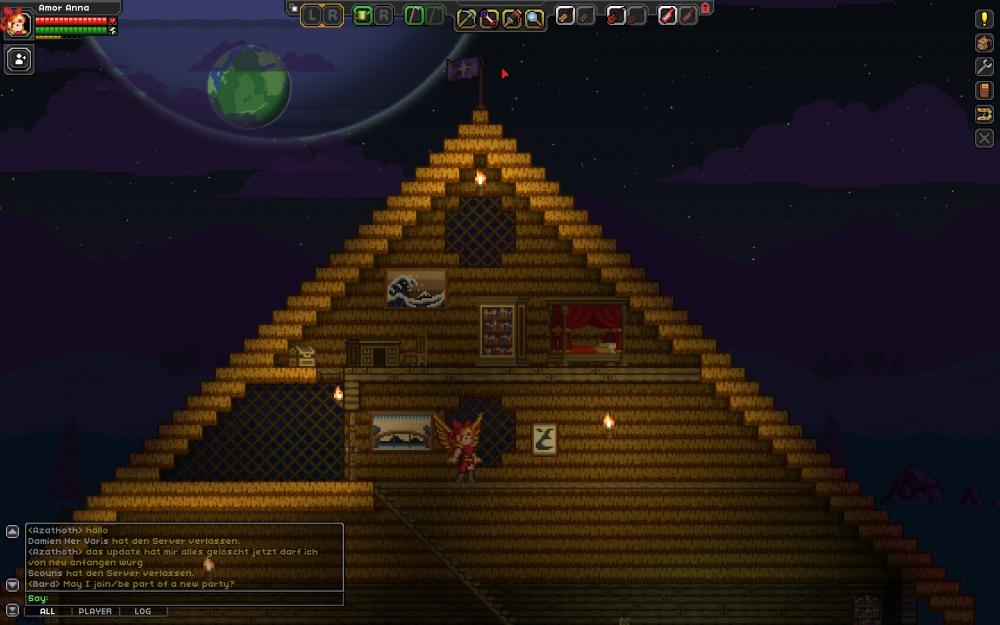Select the magnifying glass inspect tool
The width and height of the screenshot is (1000, 625).
click(535, 17)
